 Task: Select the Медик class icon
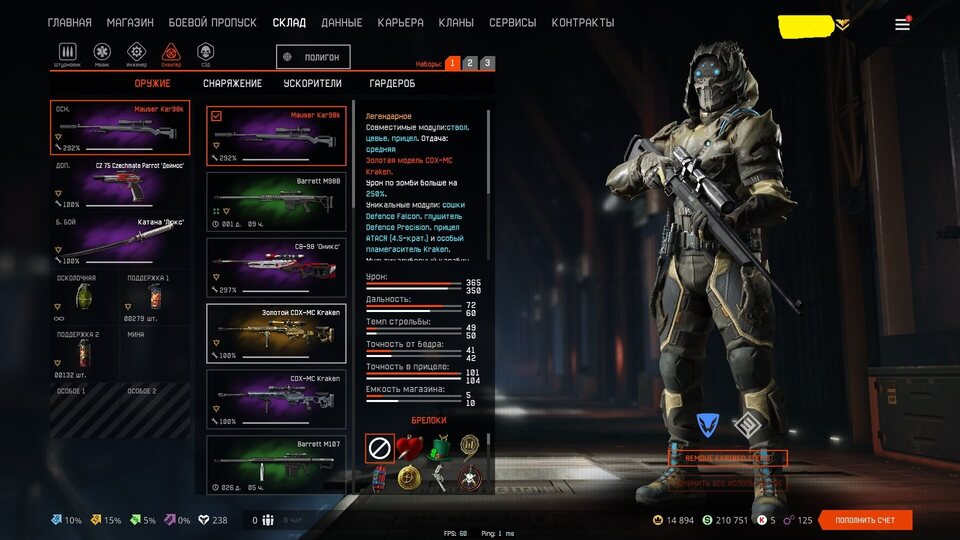point(102,53)
